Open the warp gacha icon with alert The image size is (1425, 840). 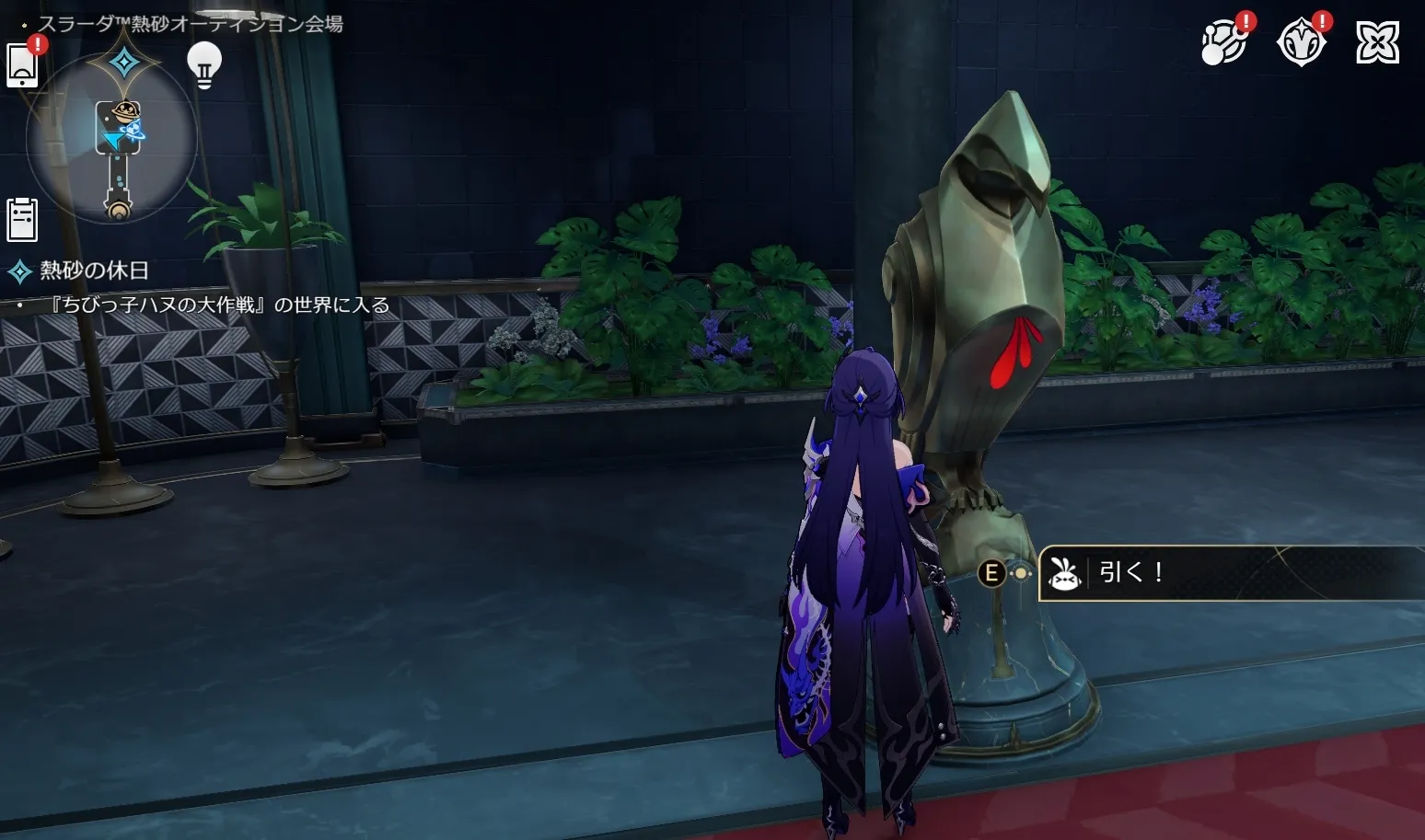(x=1224, y=42)
